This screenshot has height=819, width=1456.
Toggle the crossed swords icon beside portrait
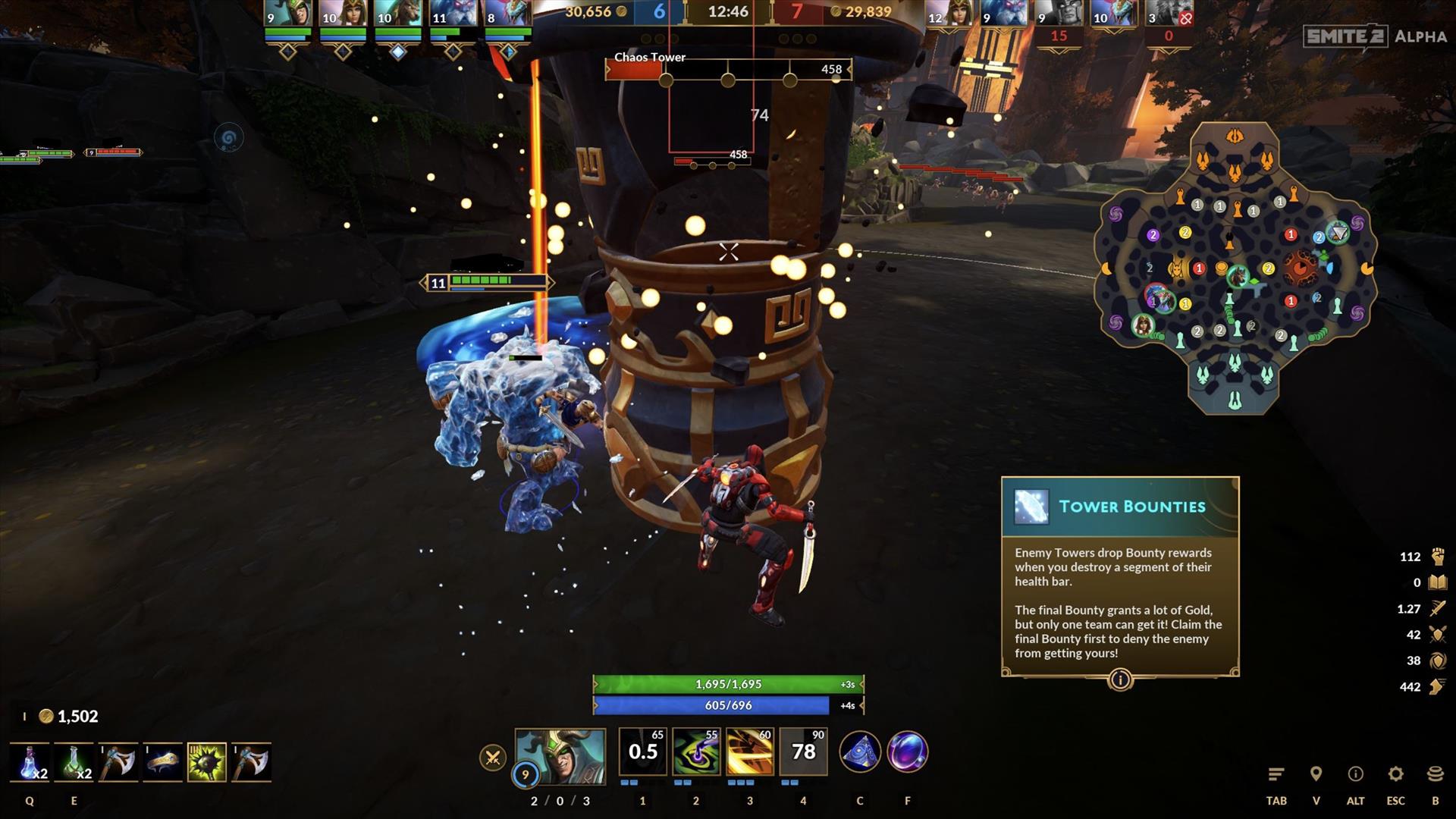493,757
